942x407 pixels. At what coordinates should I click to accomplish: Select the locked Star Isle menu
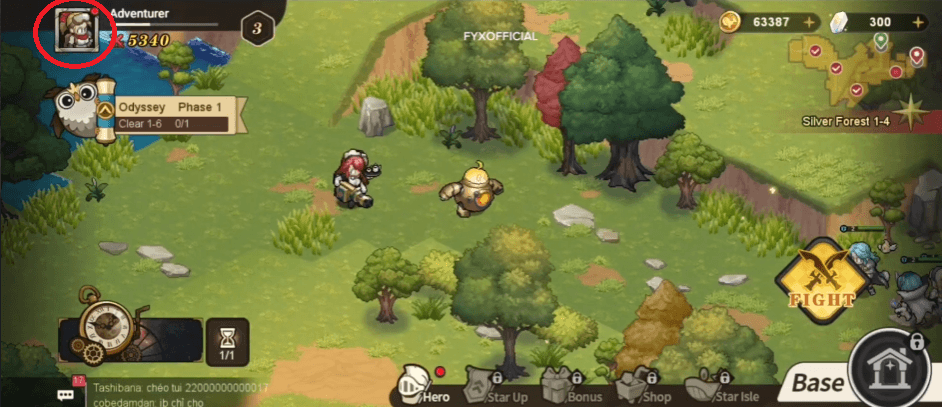pos(722,385)
